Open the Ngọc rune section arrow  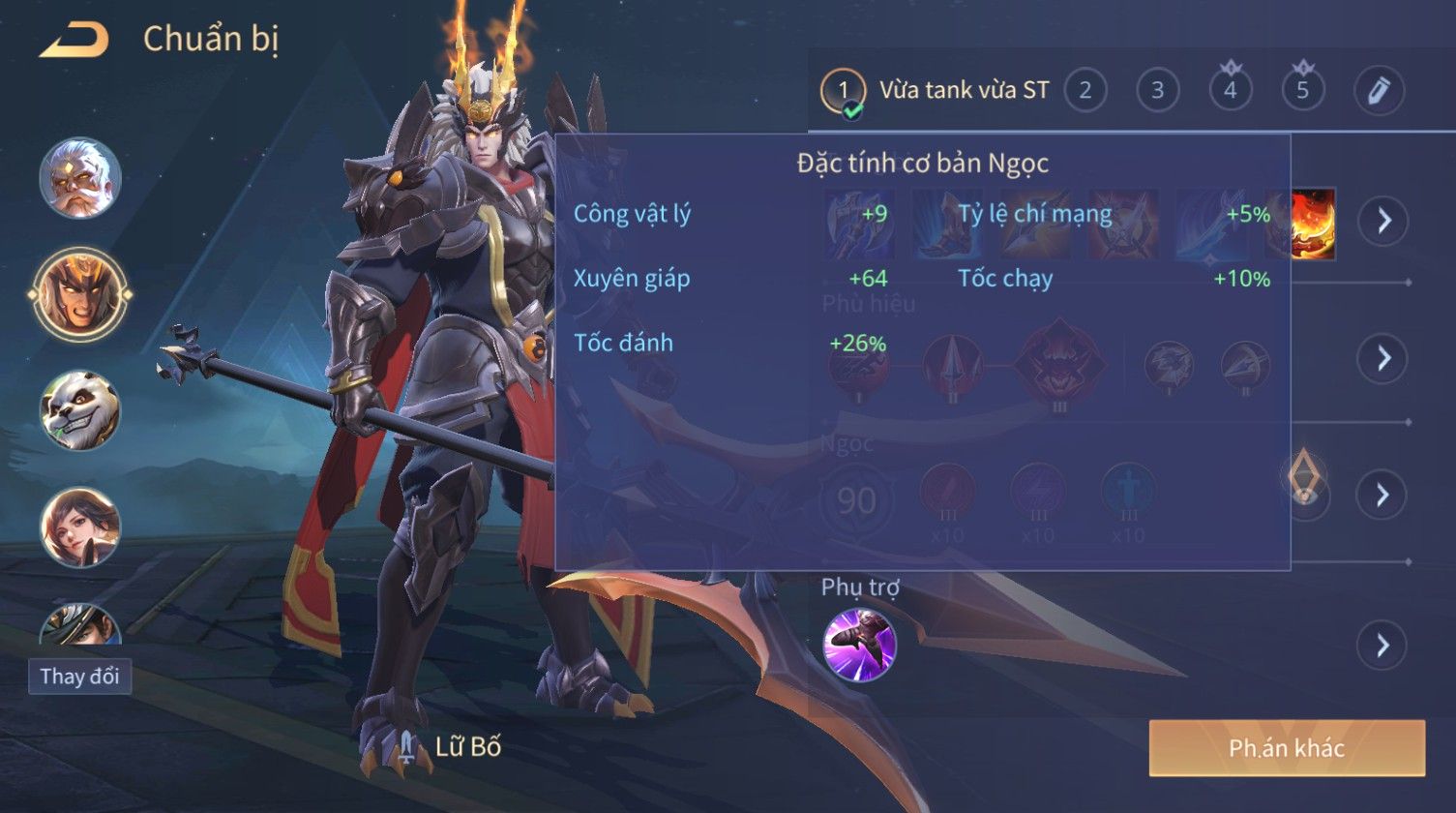pyautogui.click(x=1382, y=495)
